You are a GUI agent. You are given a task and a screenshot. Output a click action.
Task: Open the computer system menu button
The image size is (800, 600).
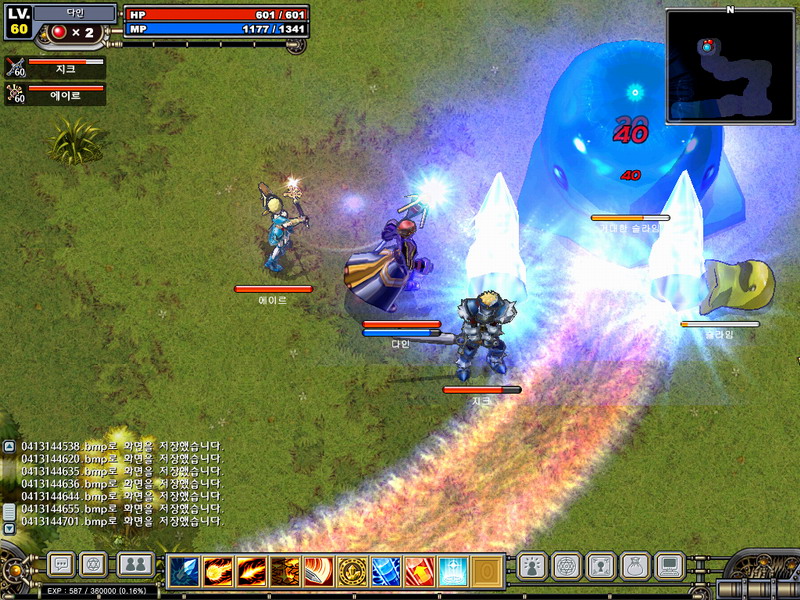pos(668,566)
